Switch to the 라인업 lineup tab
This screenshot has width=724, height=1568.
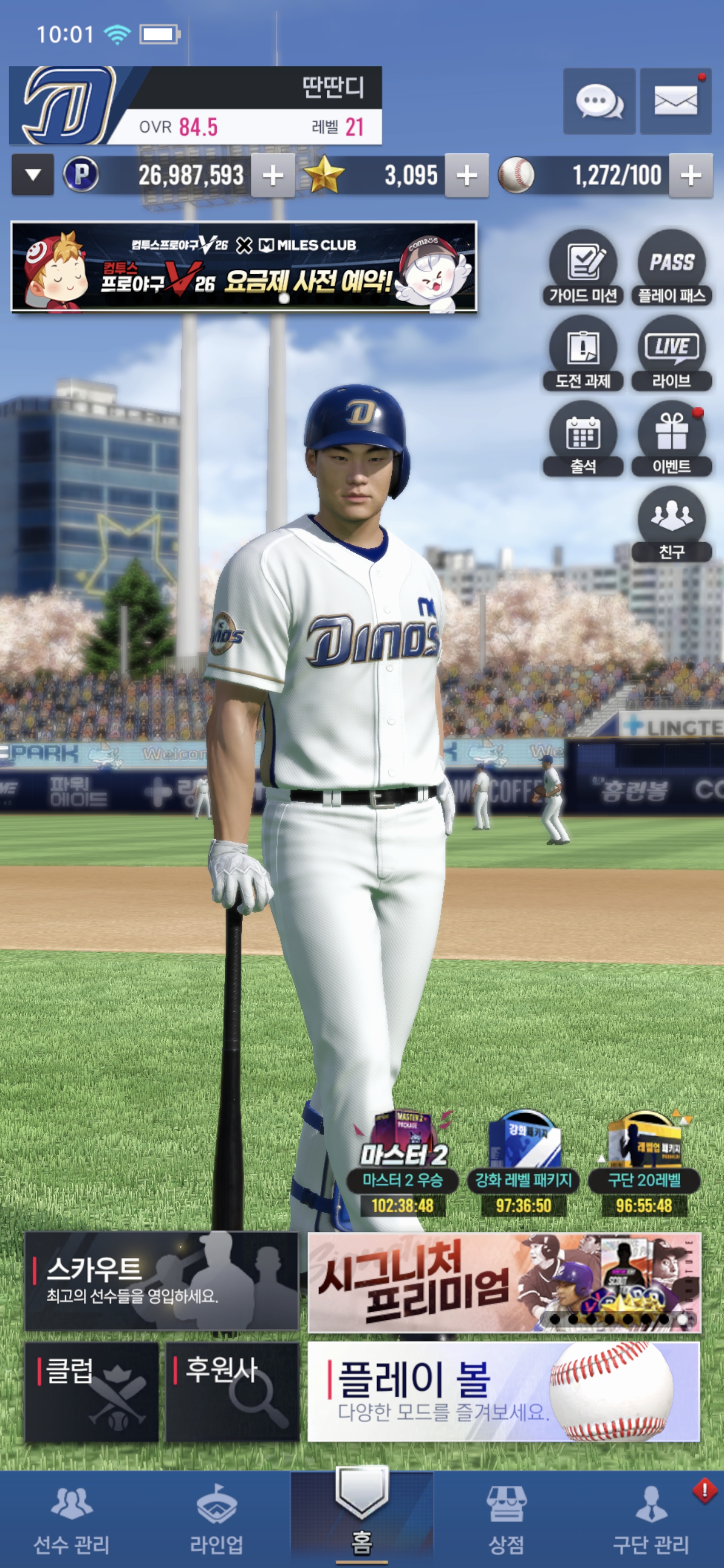tap(216, 1519)
